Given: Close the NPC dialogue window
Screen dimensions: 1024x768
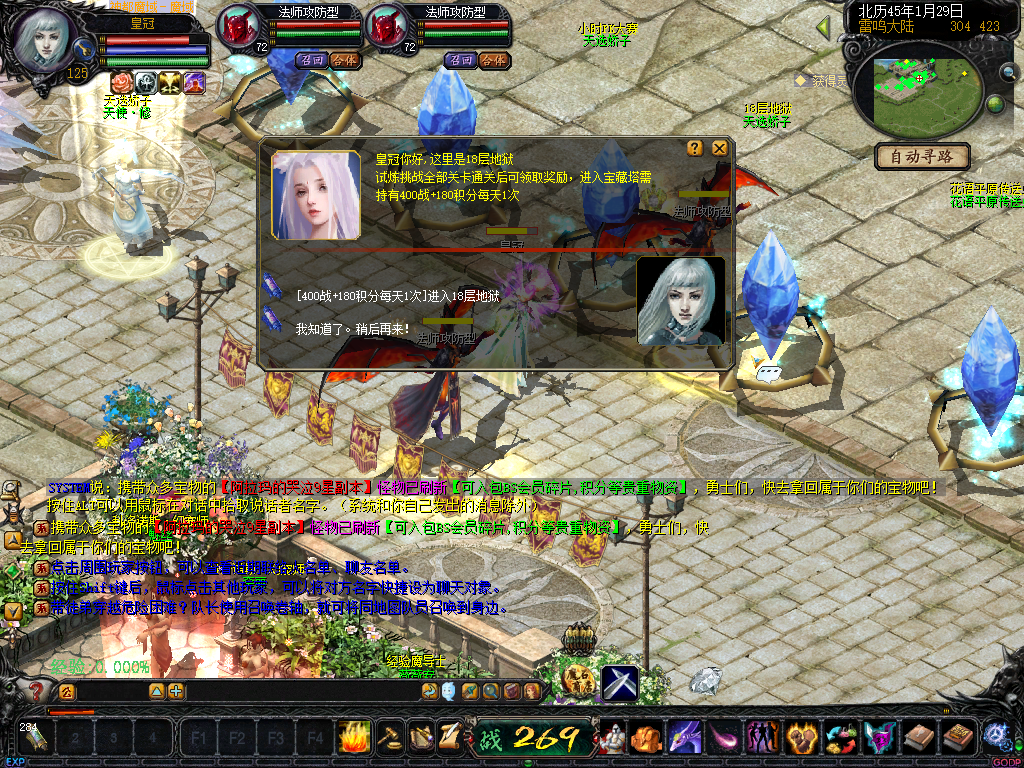Looking at the screenshot, I should coord(719,149).
